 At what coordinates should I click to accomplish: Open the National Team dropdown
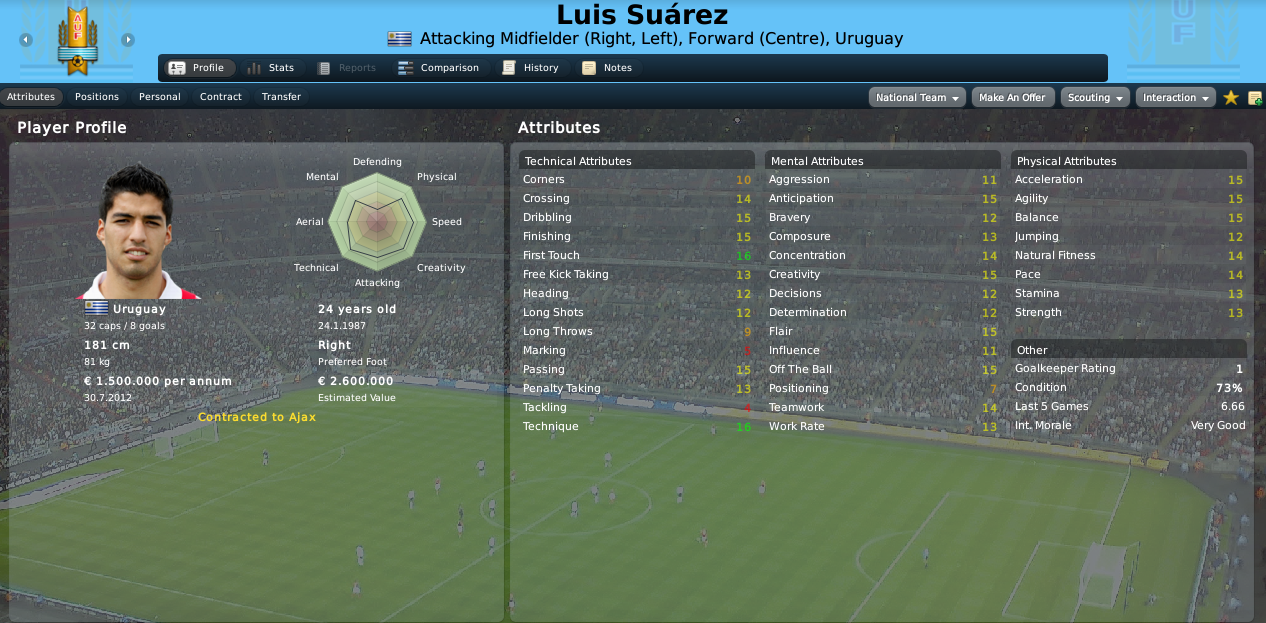[x=918, y=98]
